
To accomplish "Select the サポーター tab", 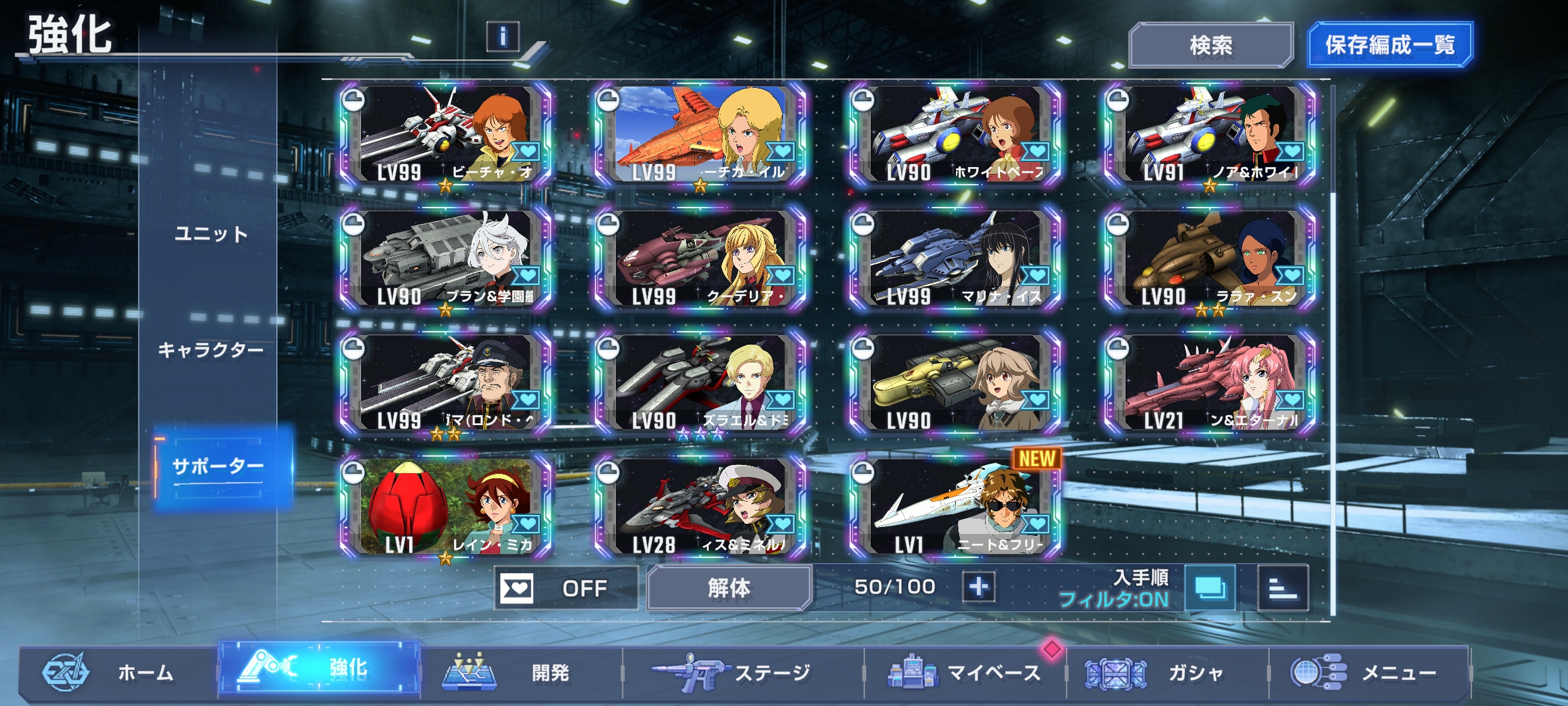I will 218,467.
